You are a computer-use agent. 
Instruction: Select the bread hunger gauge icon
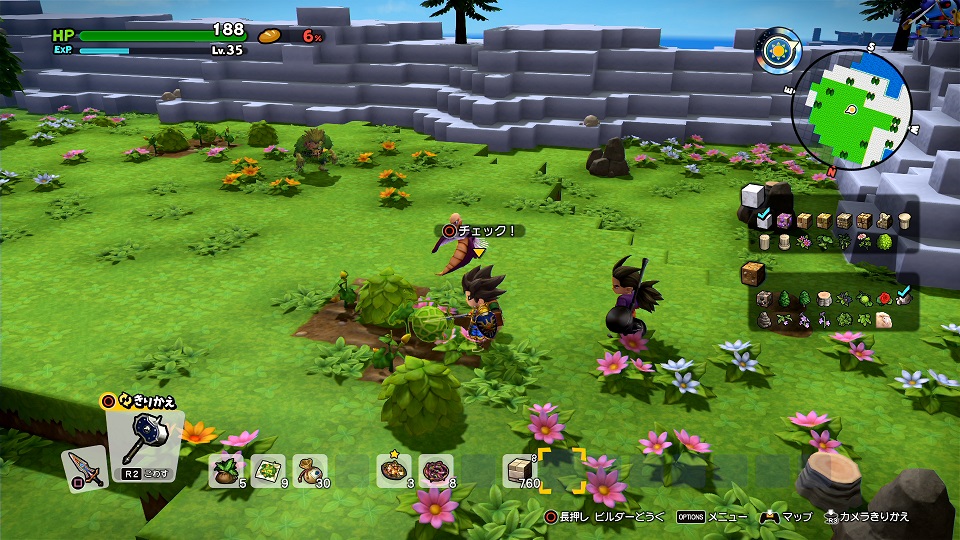[x=270, y=36]
